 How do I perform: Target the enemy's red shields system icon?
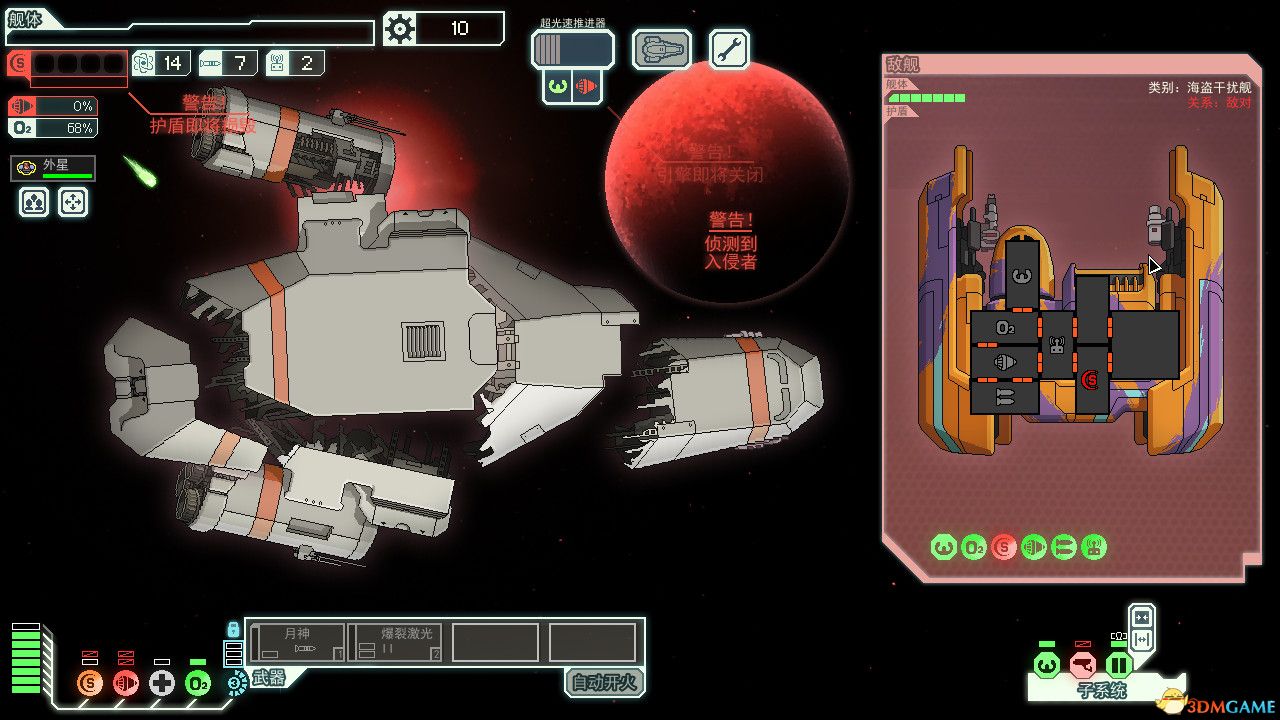(1004, 548)
